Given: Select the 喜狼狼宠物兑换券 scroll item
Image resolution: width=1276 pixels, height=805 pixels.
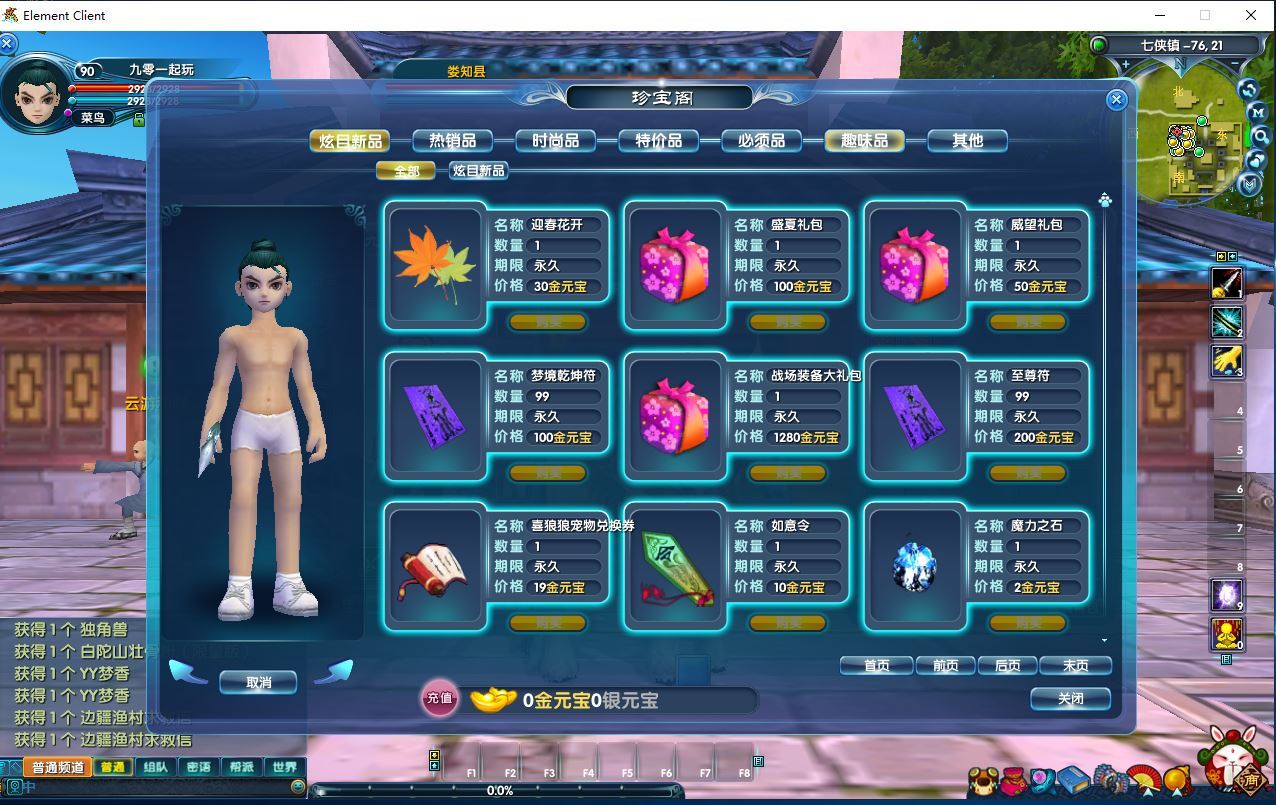Looking at the screenshot, I should click(x=435, y=567).
